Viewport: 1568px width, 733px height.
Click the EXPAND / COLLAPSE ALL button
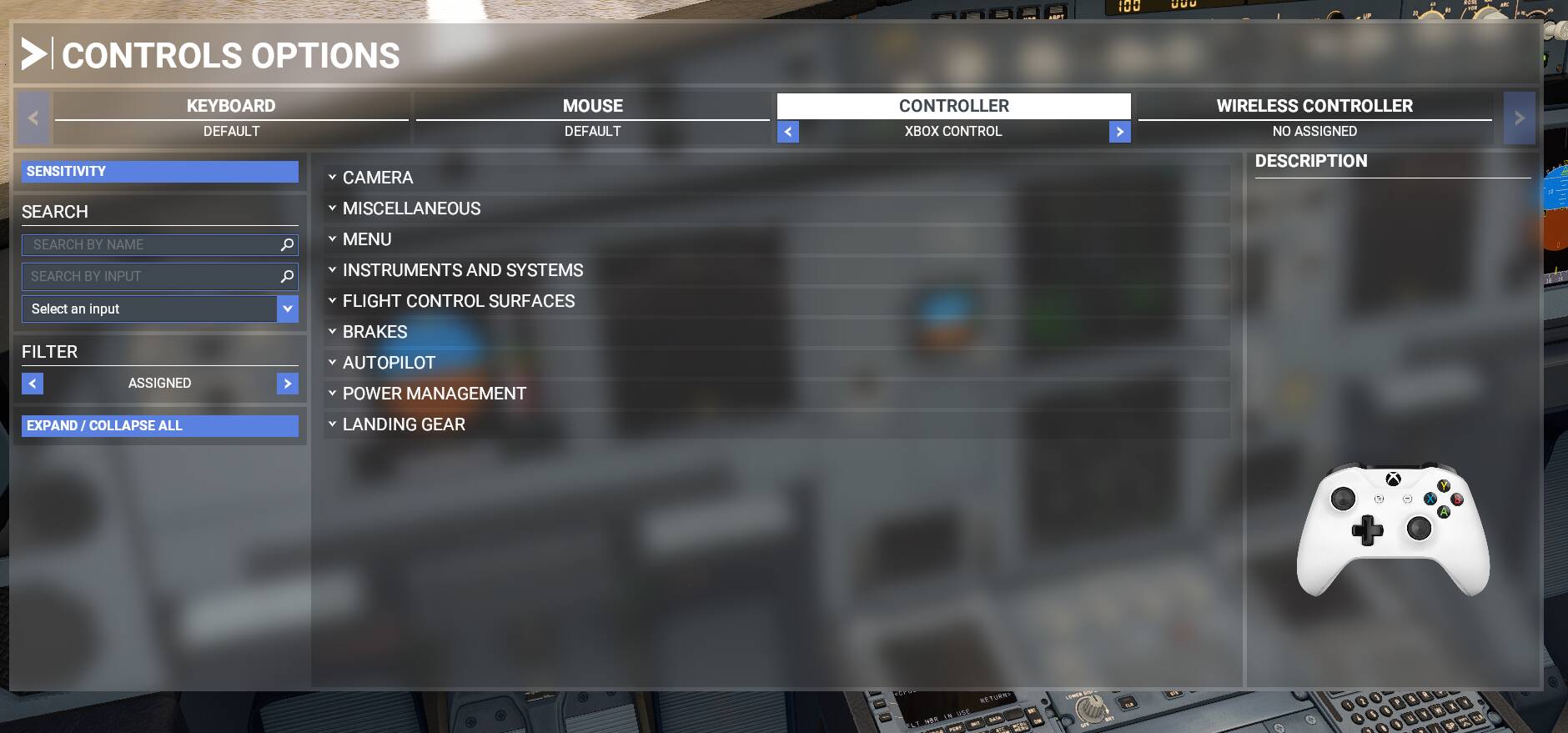click(x=159, y=425)
